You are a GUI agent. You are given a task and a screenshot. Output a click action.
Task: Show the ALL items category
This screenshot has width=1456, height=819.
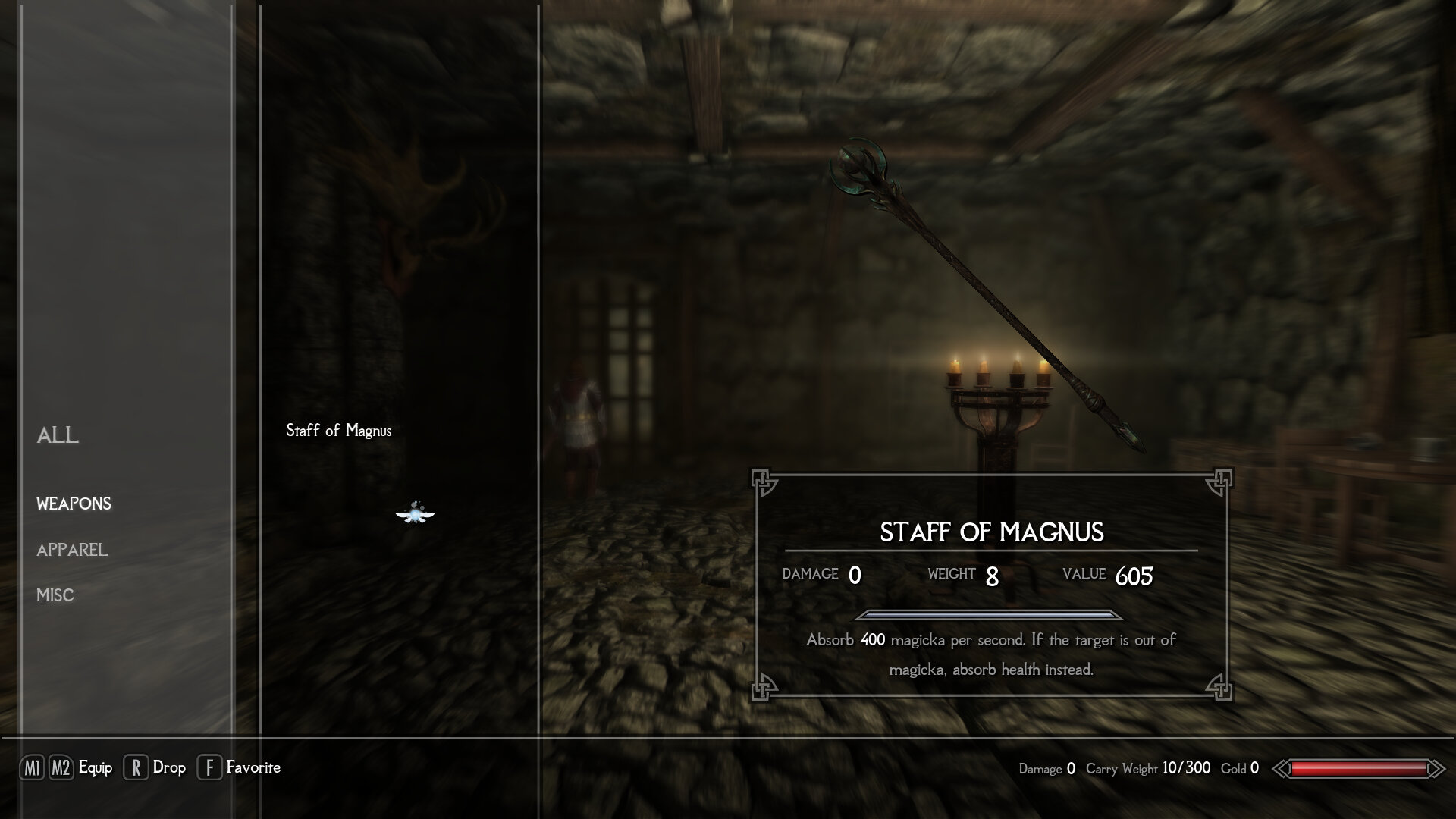pyautogui.click(x=58, y=435)
